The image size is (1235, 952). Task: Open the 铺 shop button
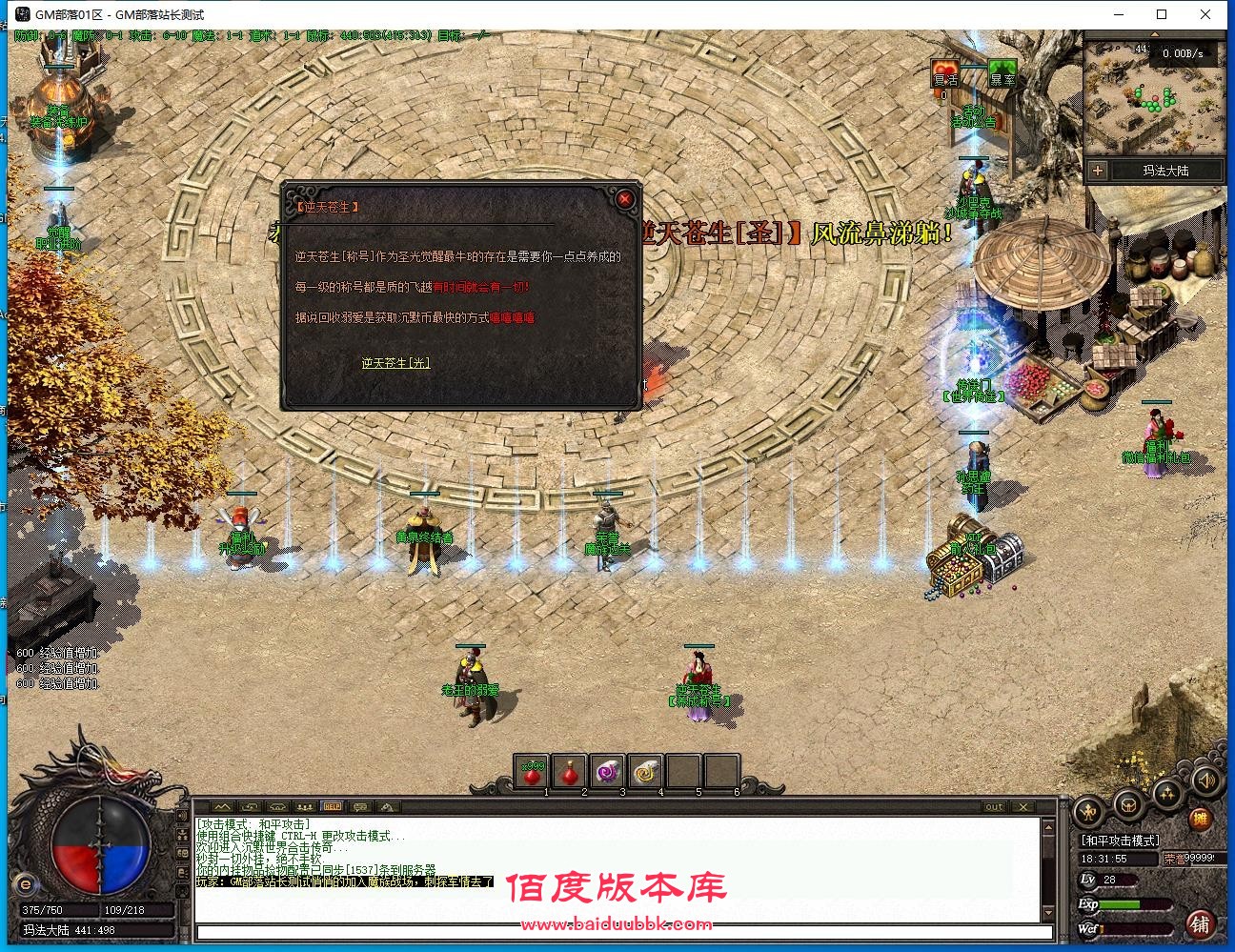coord(1200,923)
